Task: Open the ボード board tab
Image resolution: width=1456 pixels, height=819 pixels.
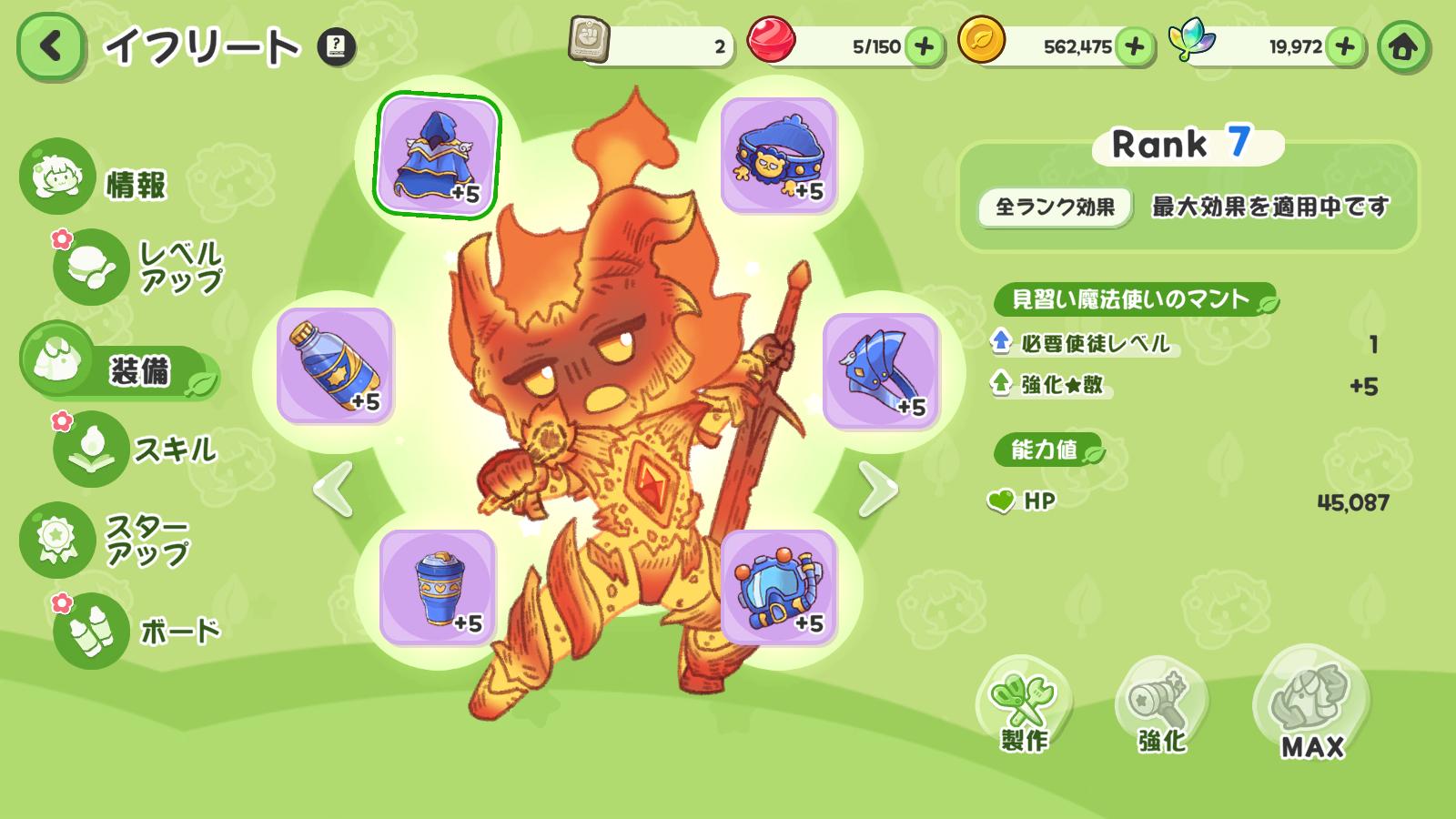Action: pos(136,631)
